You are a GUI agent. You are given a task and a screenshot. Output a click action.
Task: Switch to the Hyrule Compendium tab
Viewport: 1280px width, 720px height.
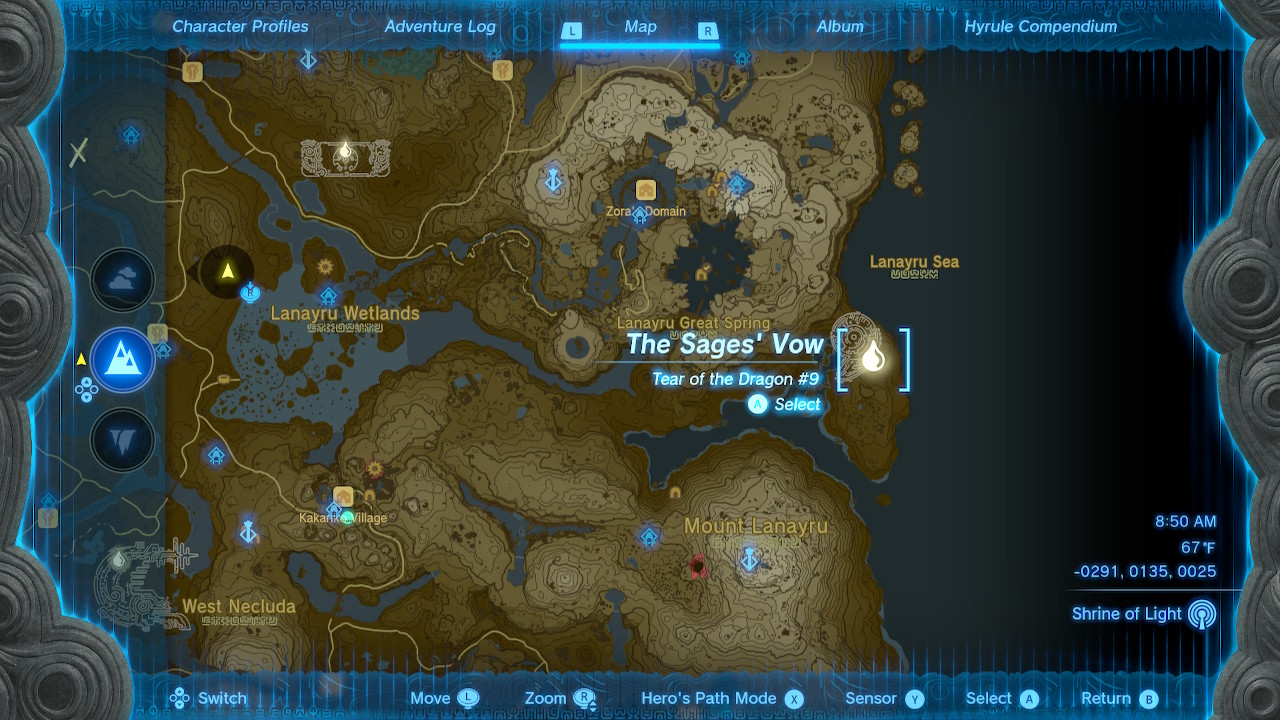tap(1040, 27)
